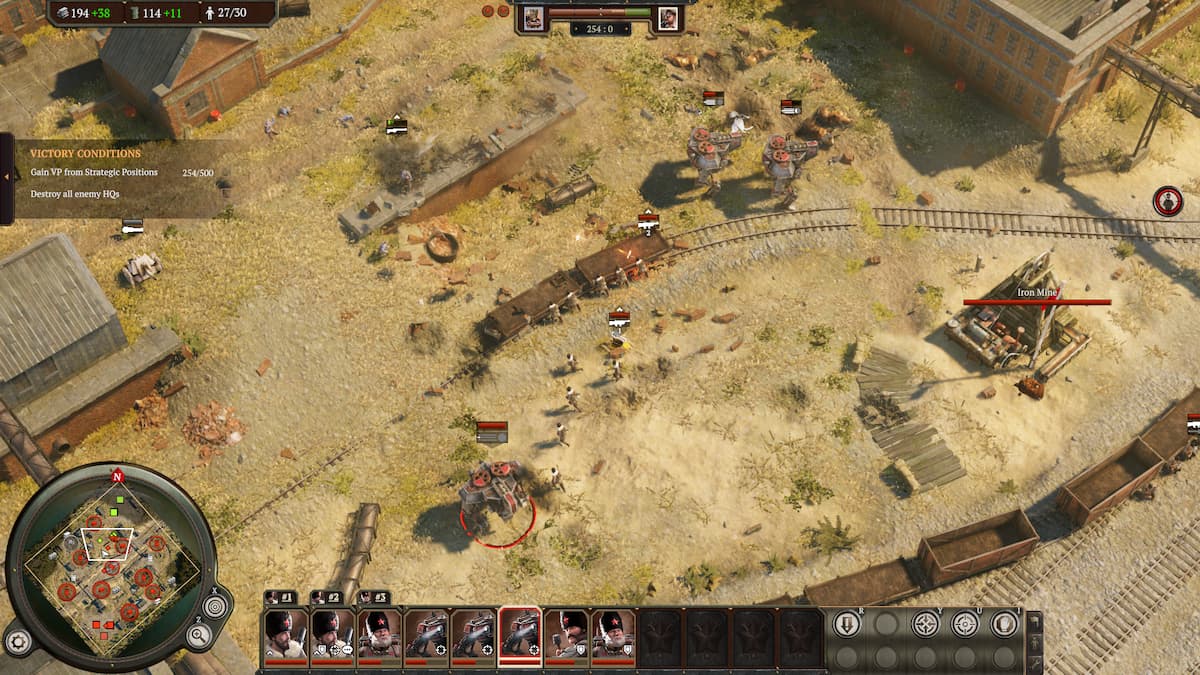
Task: Select control group #3 tab
Action: coord(372,598)
